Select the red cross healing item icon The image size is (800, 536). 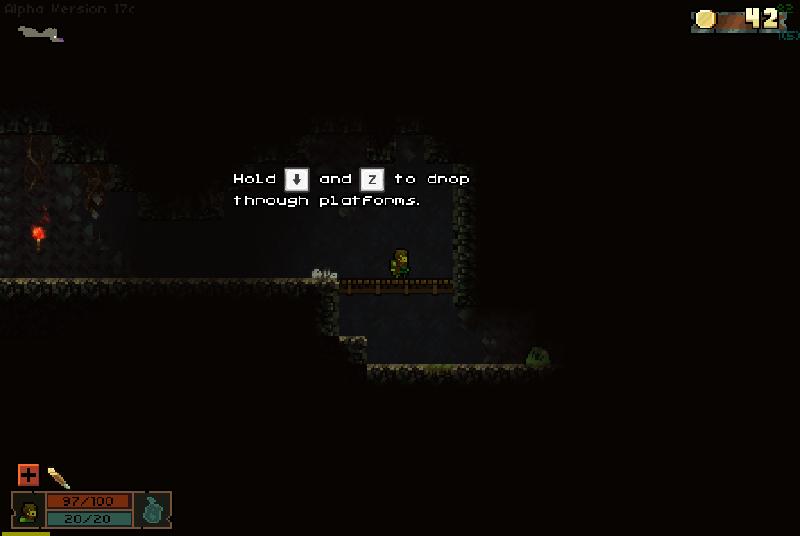[x=28, y=475]
